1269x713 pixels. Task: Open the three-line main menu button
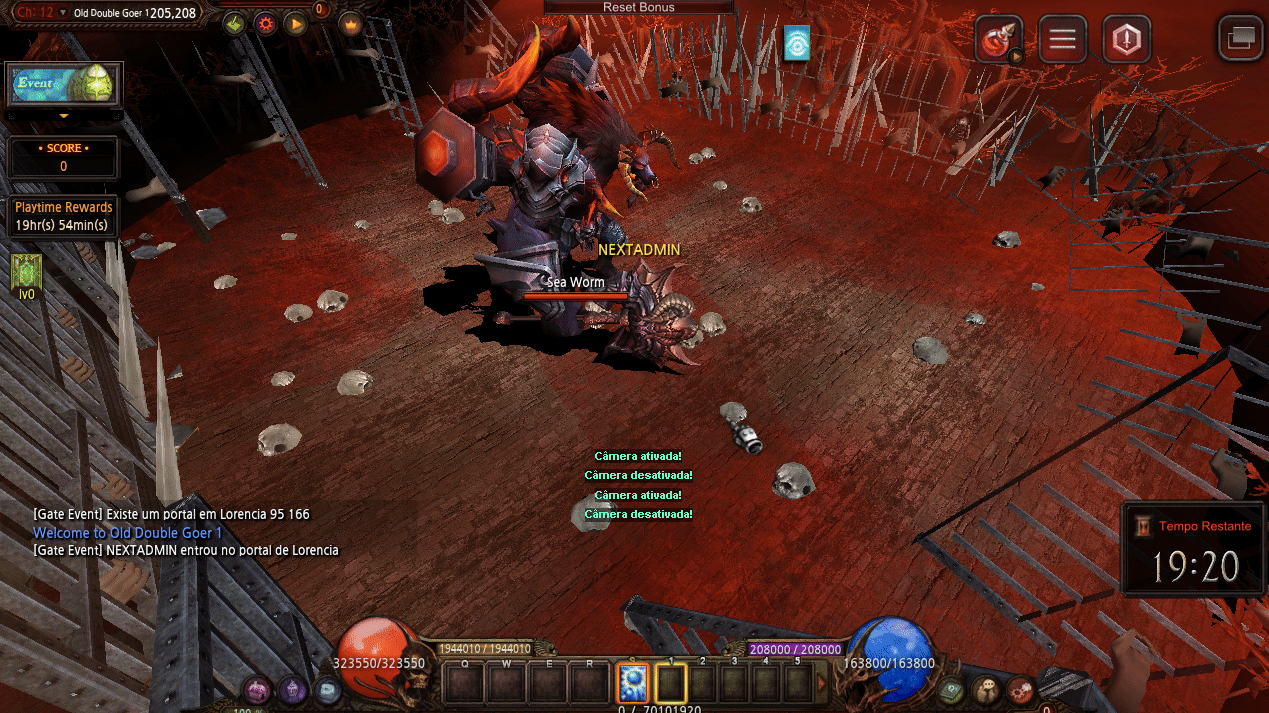1062,40
